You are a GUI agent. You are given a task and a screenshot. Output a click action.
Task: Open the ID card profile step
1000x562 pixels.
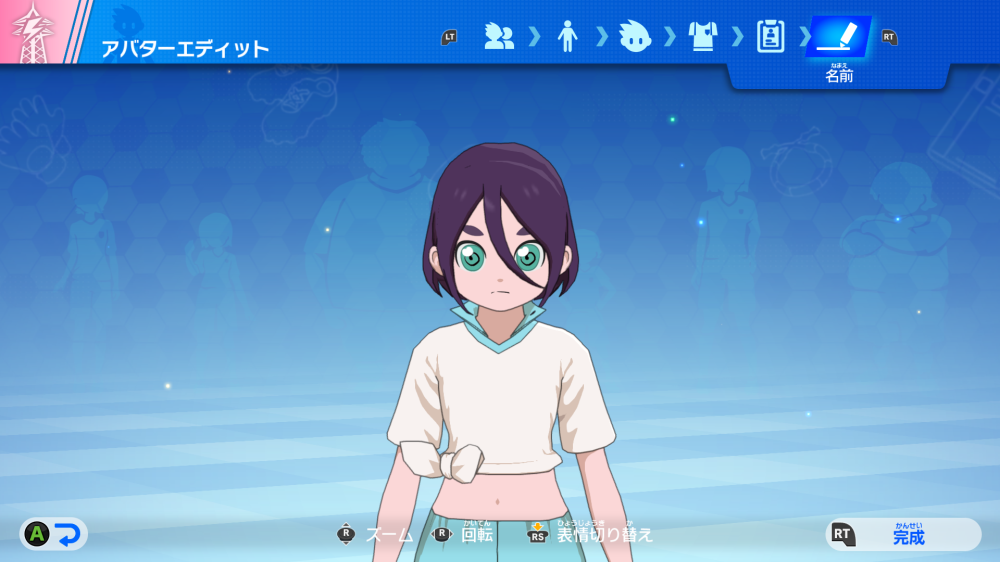[x=770, y=37]
